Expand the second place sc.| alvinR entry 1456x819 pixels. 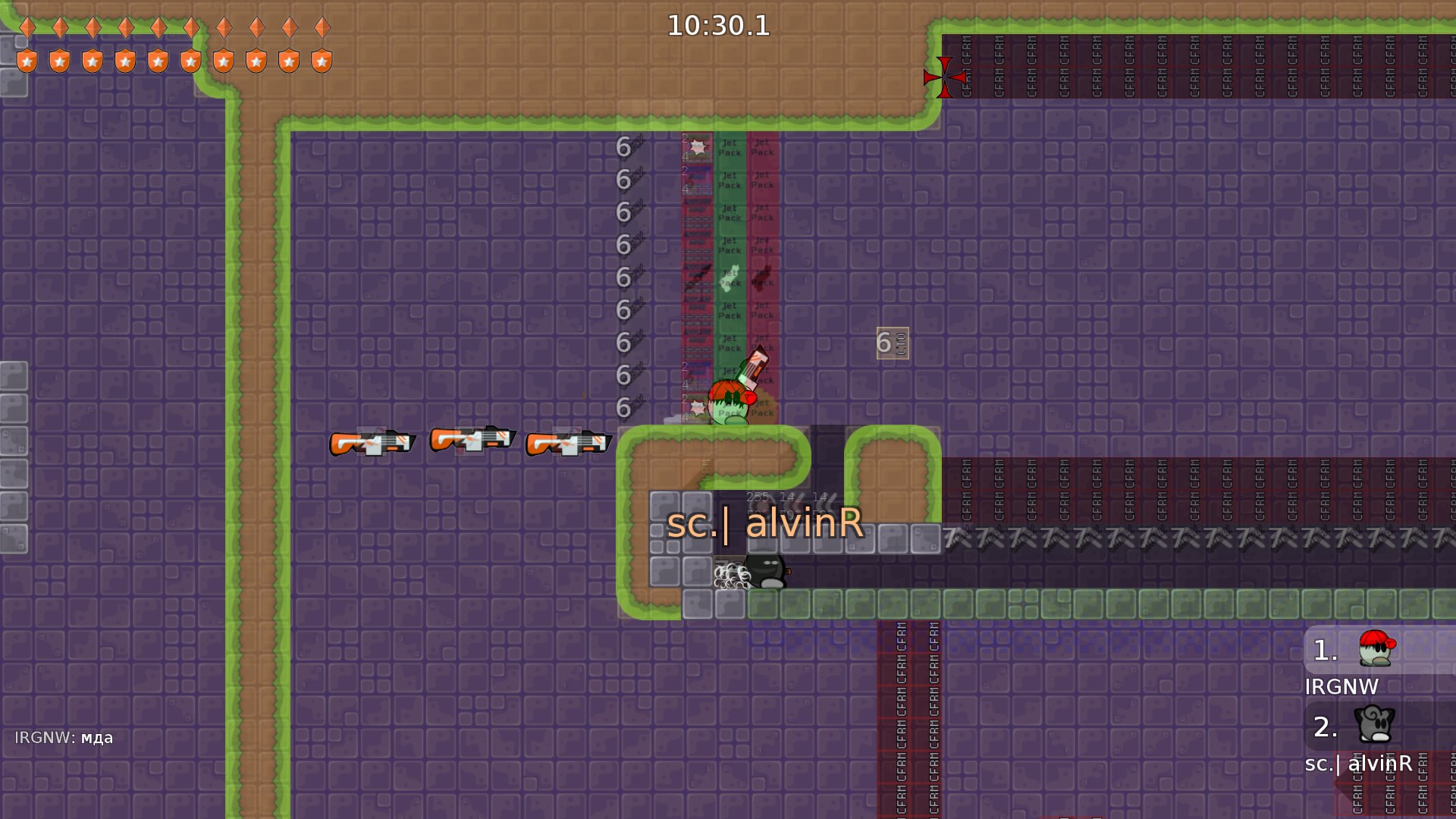point(1357,739)
